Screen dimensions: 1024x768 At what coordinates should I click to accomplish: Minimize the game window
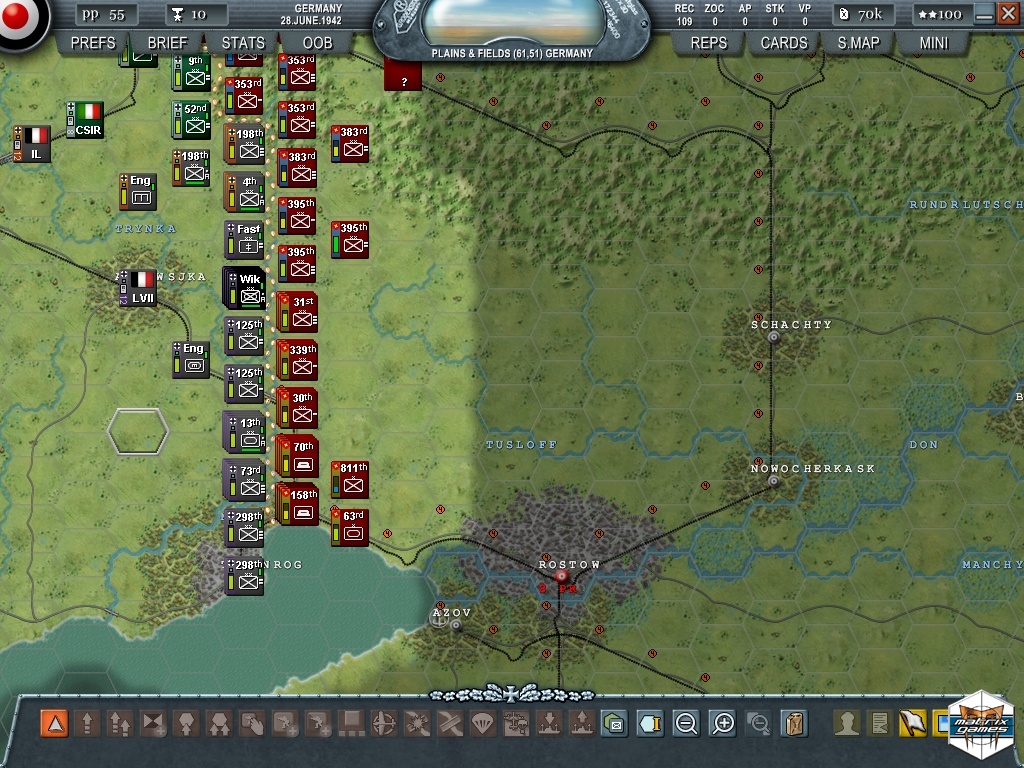[984, 14]
